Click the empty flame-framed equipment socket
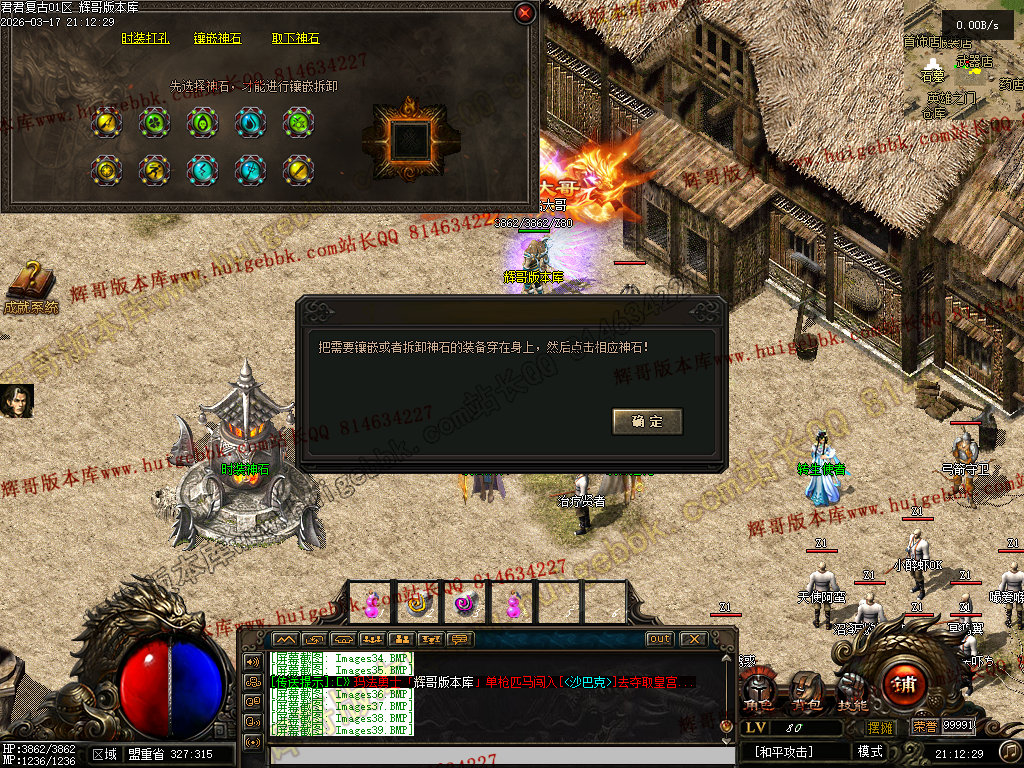The width and height of the screenshot is (1024, 768). point(410,139)
